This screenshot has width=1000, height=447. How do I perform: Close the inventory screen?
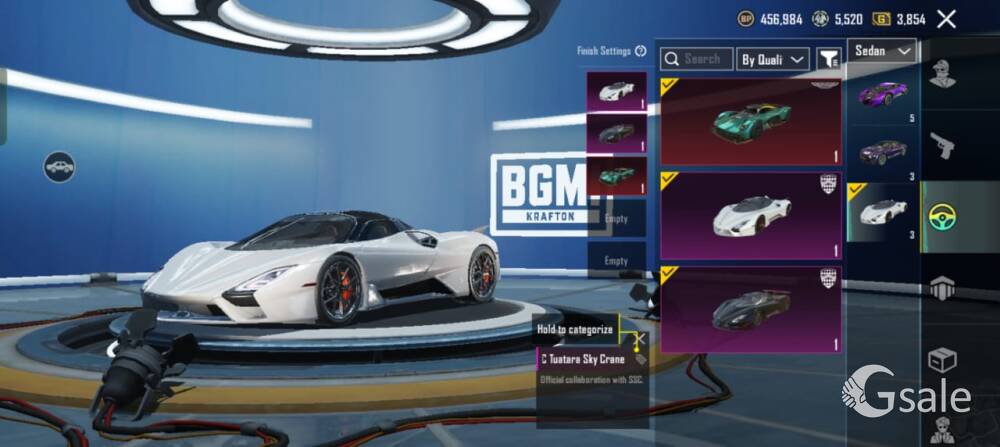946,18
